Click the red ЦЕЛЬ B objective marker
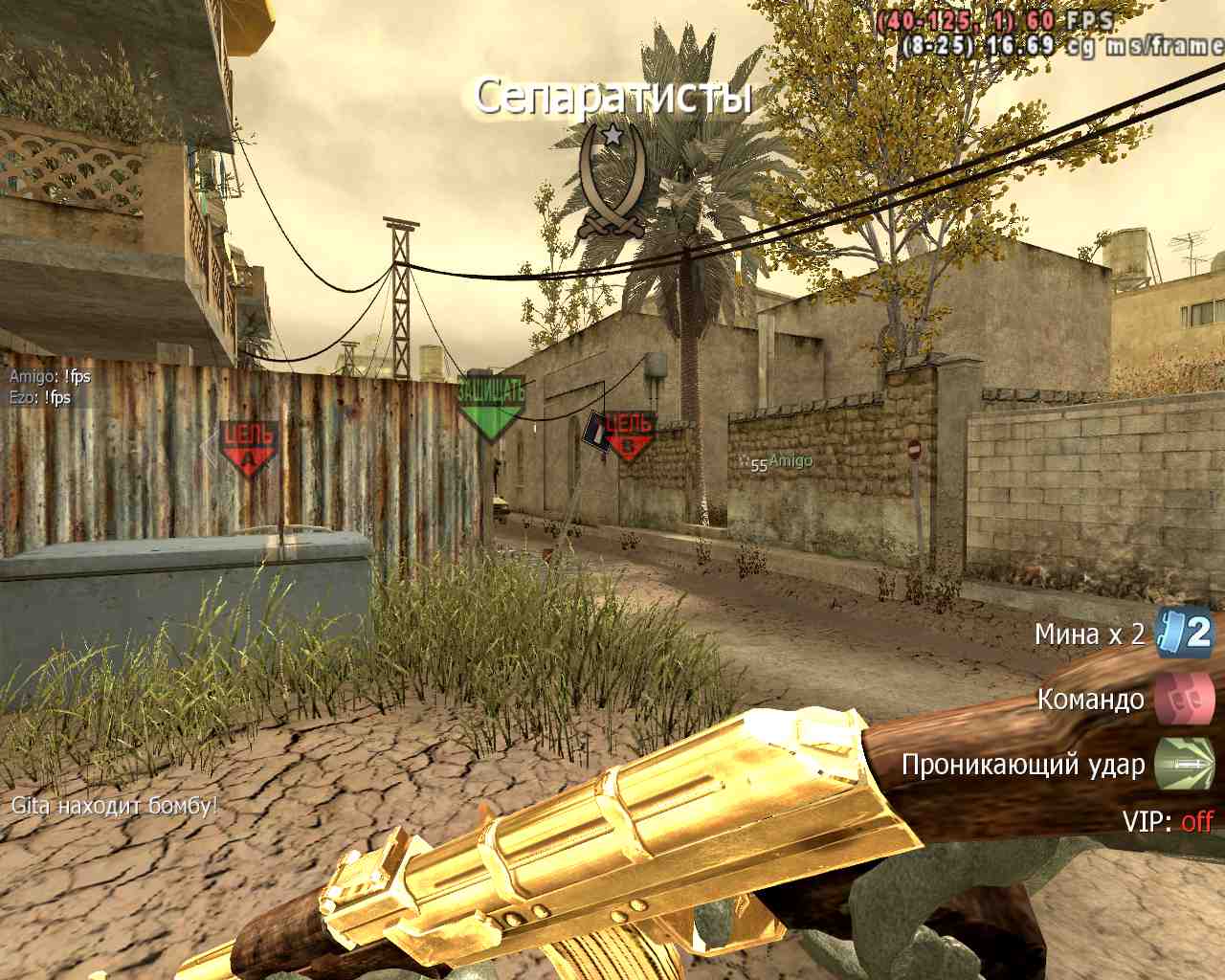The image size is (1225, 980). (629, 435)
